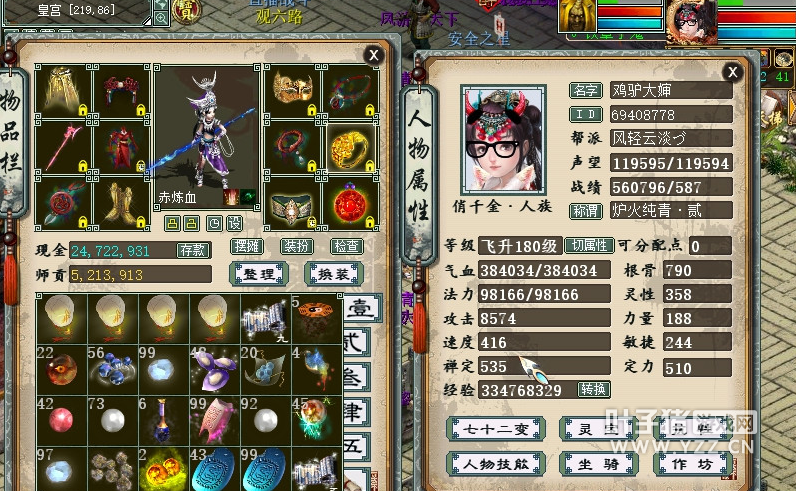This screenshot has height=491, width=796.
Task: Click the 存款 deposit button
Action: pos(193,250)
